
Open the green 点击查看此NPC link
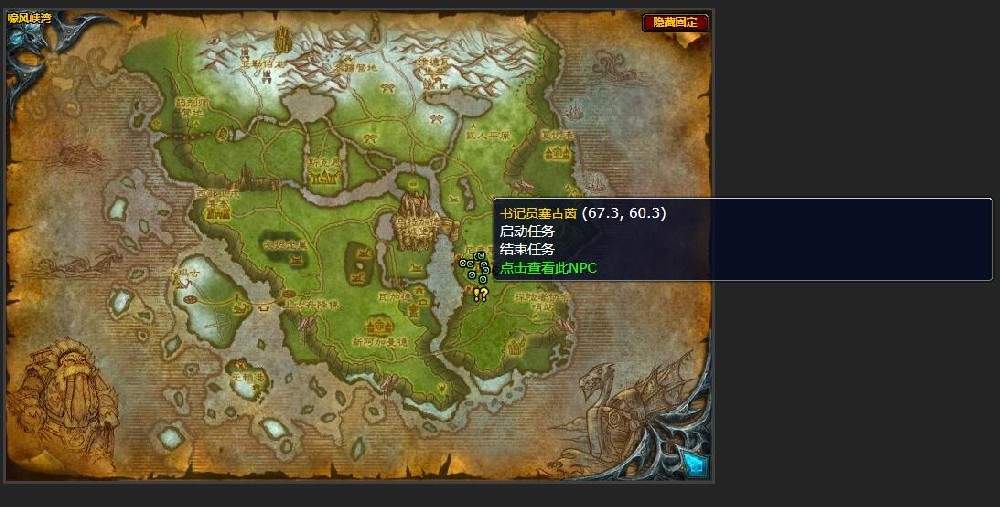coord(548,268)
